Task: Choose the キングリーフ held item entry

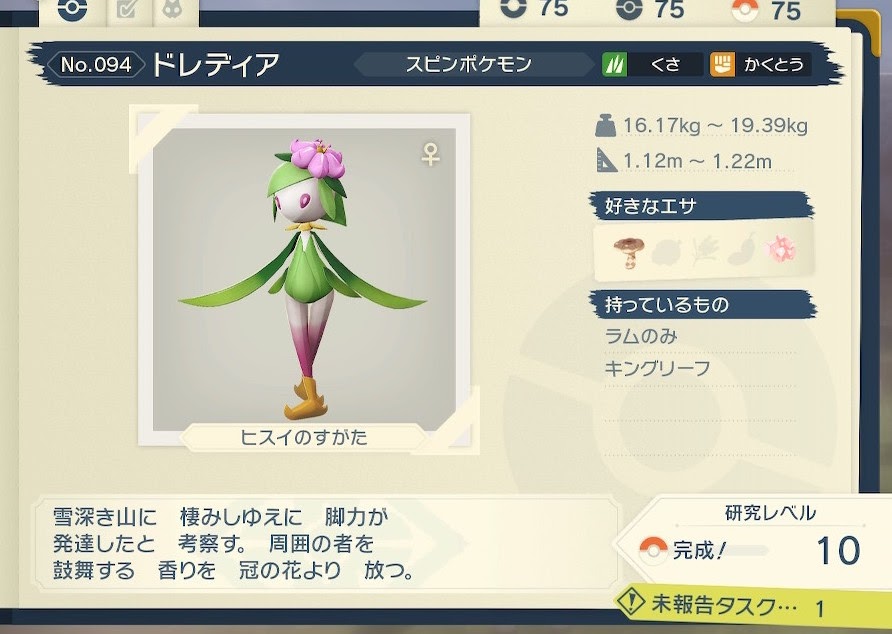Action: [x=657, y=368]
